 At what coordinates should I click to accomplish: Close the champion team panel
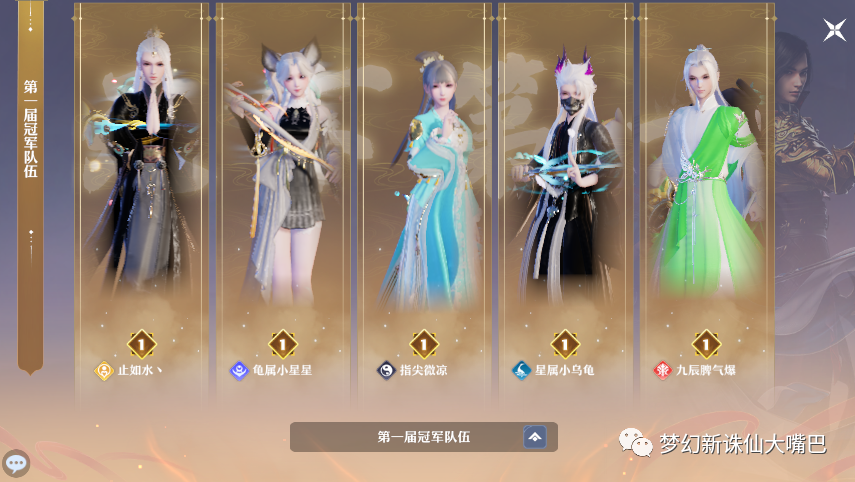point(834,30)
